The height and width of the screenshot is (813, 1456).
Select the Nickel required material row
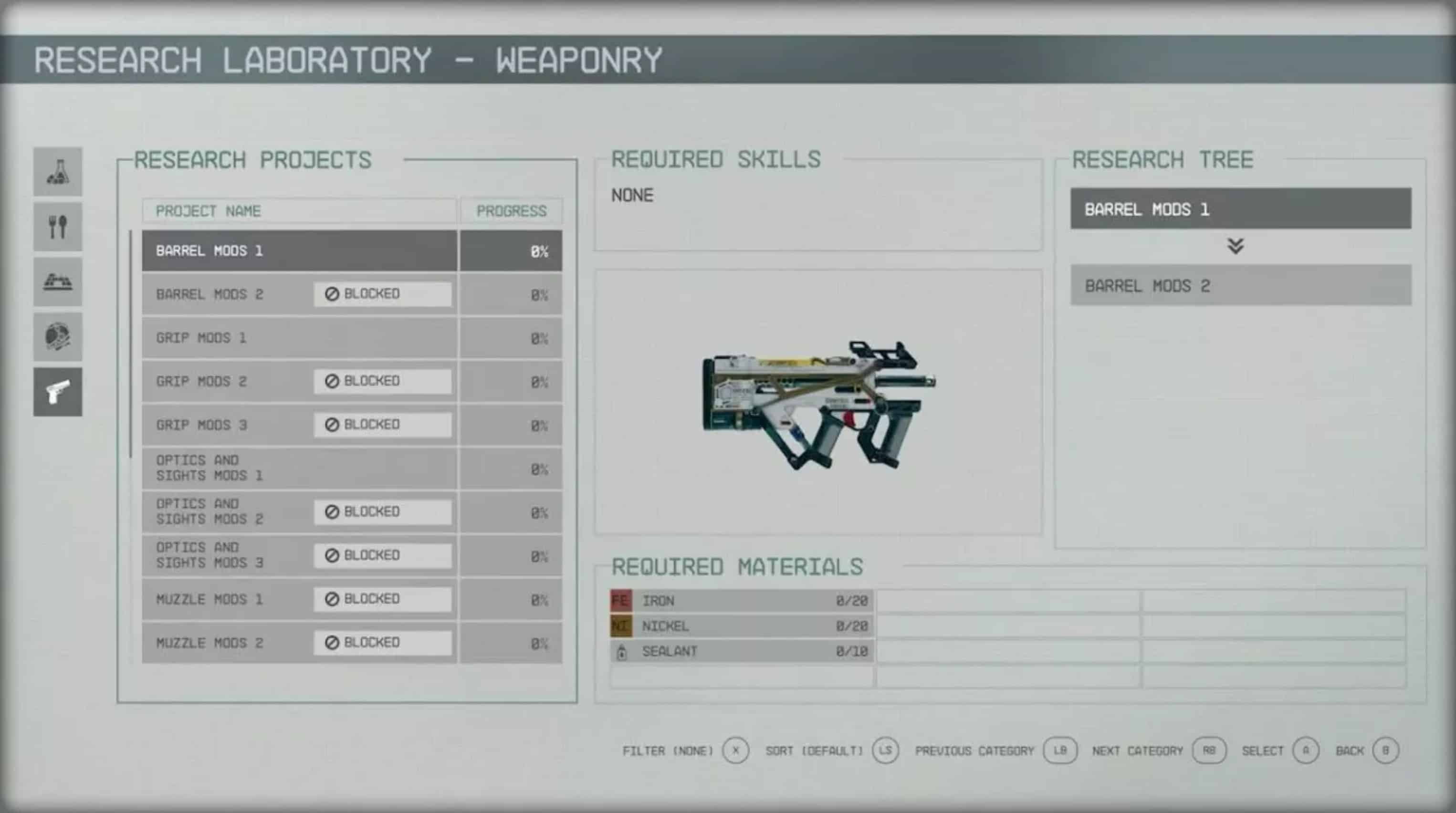[741, 626]
